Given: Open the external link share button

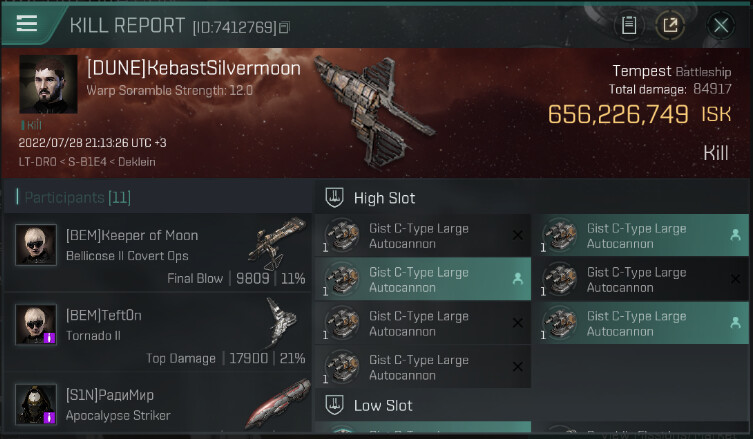Looking at the screenshot, I should [x=670, y=25].
